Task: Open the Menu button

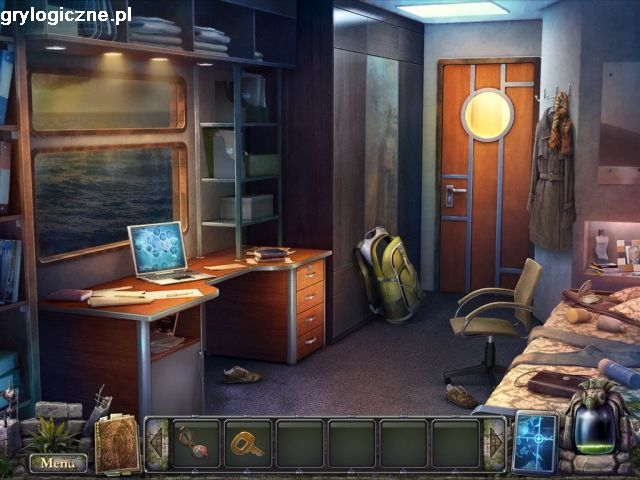Action: pos(57,463)
